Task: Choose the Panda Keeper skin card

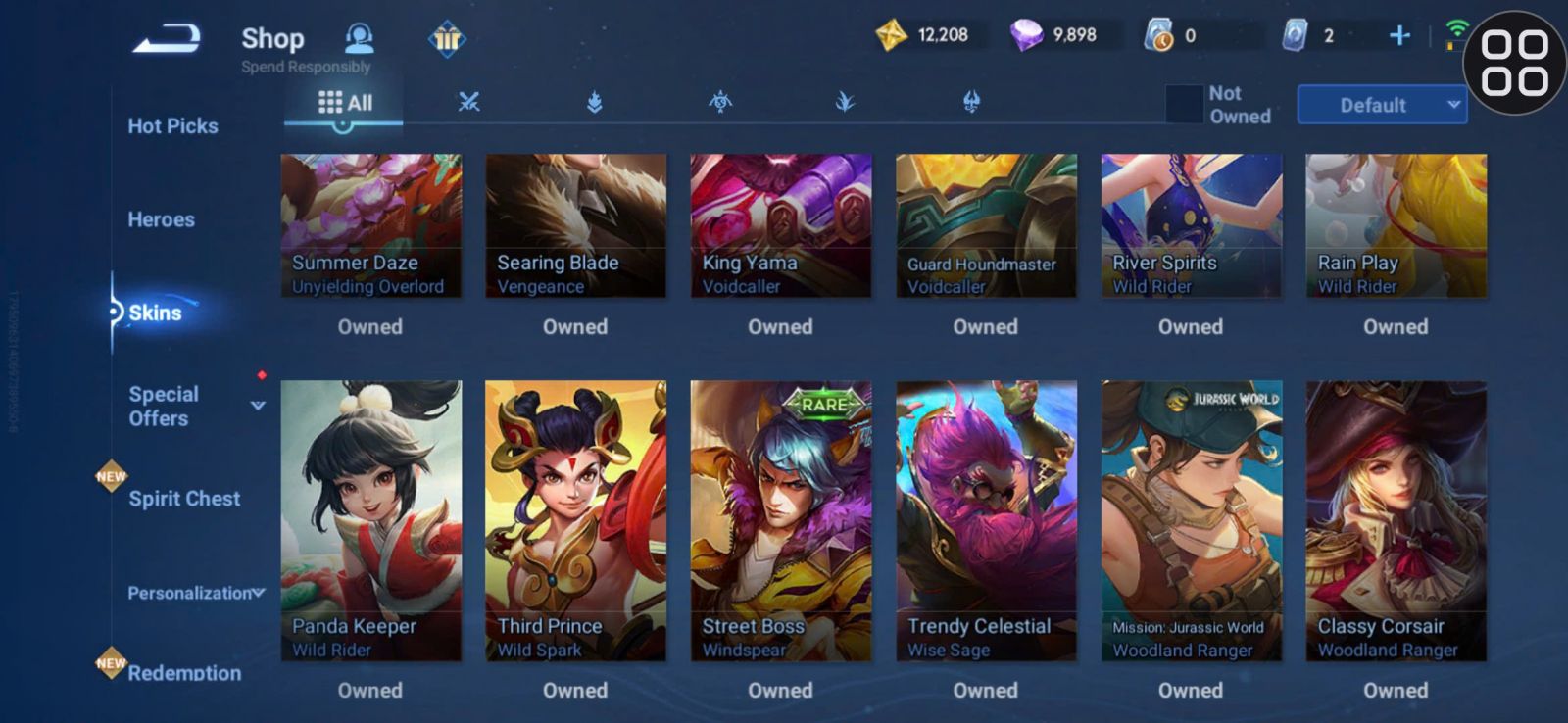Action: tap(370, 520)
